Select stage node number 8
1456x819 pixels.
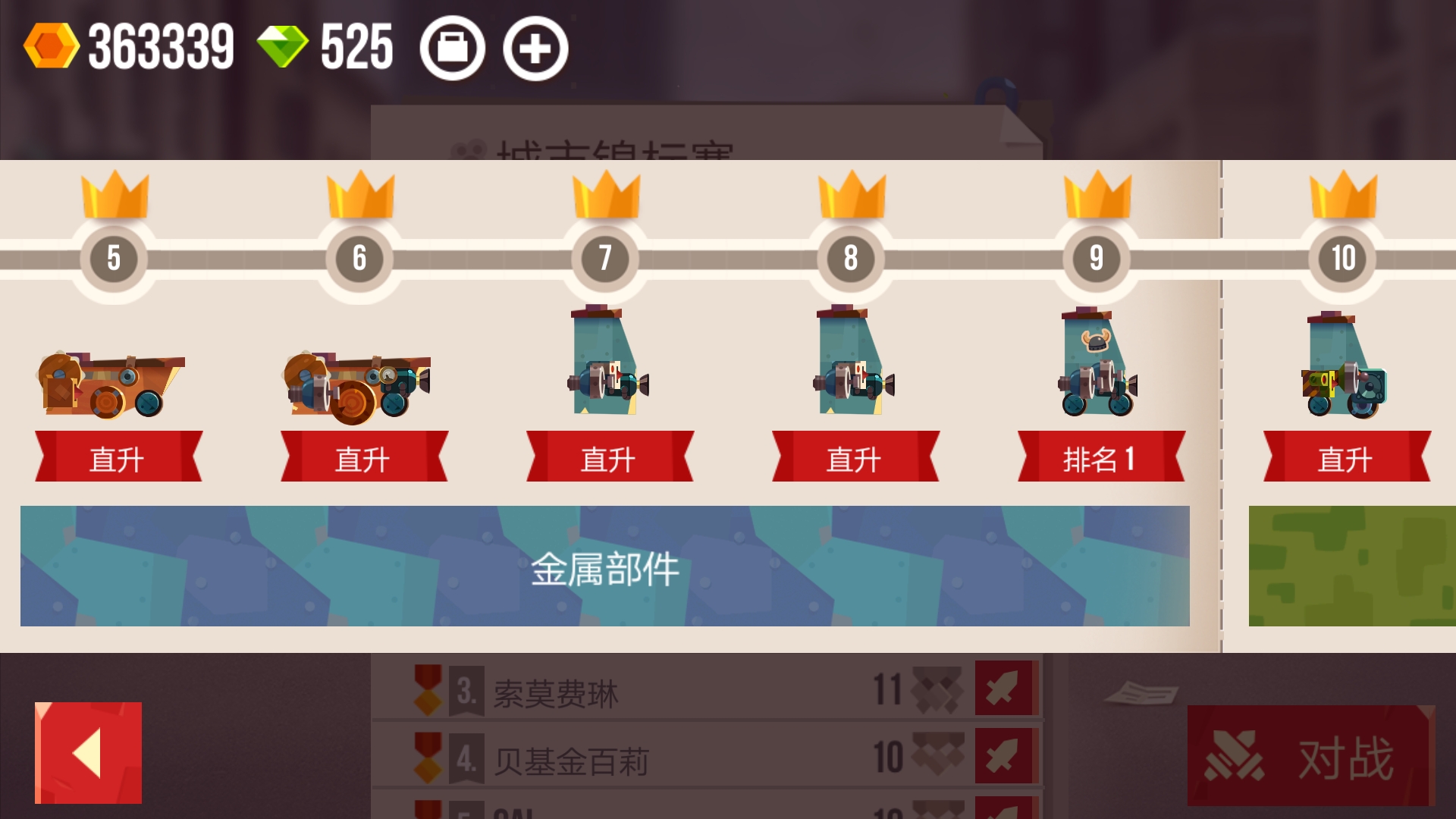coord(850,258)
